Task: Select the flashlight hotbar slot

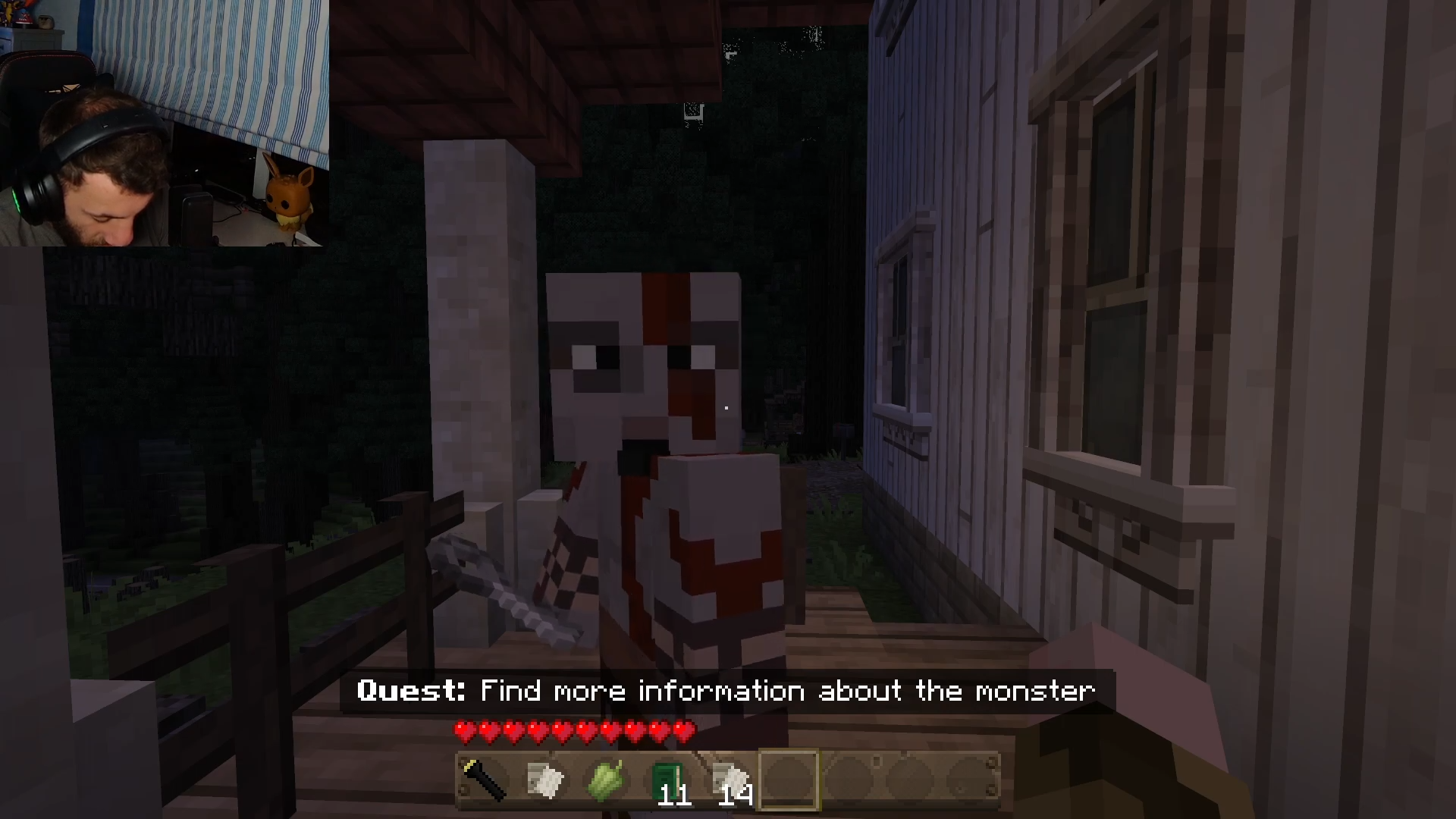Action: 485,780
